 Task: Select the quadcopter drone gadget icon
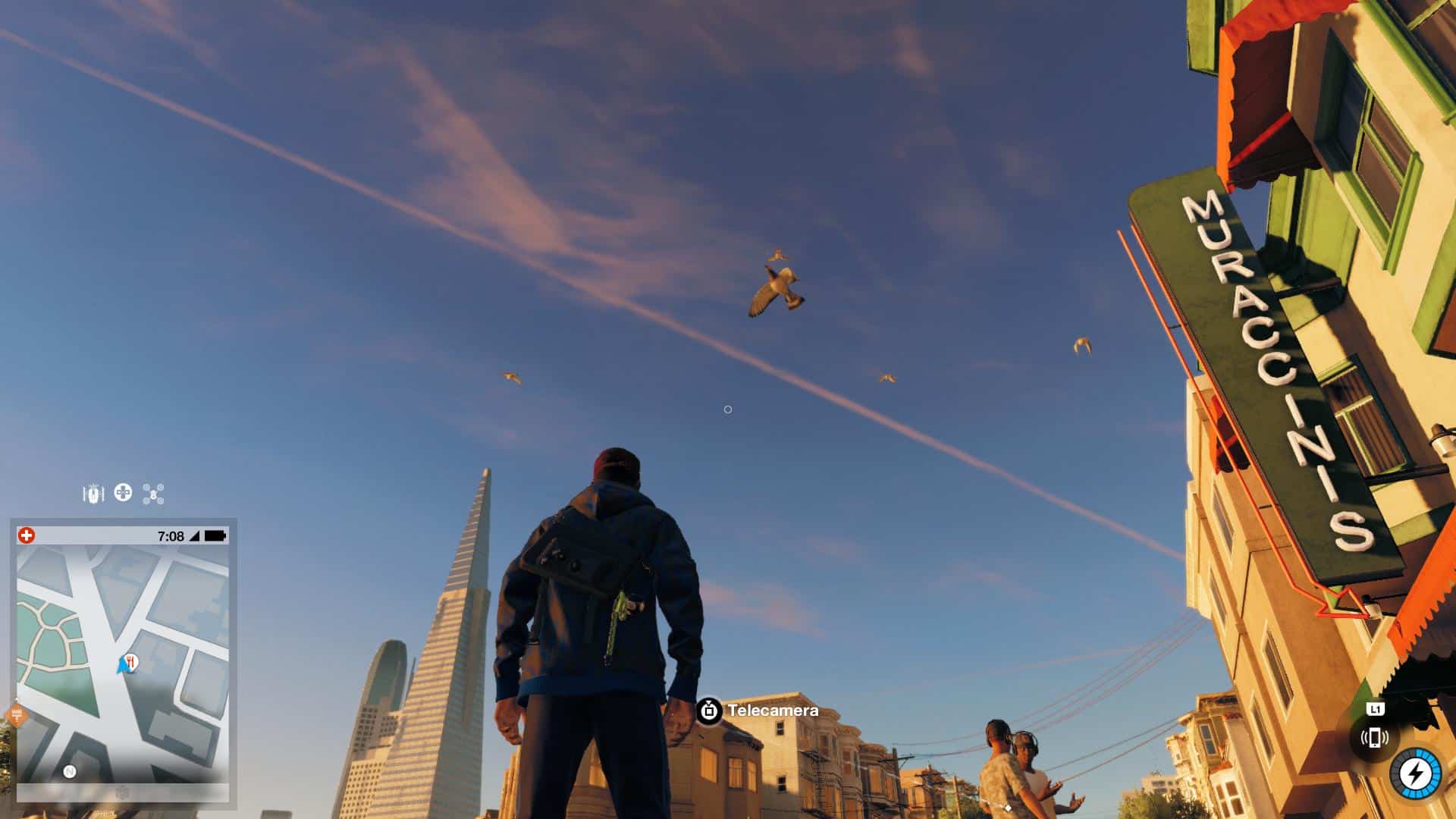click(x=153, y=494)
